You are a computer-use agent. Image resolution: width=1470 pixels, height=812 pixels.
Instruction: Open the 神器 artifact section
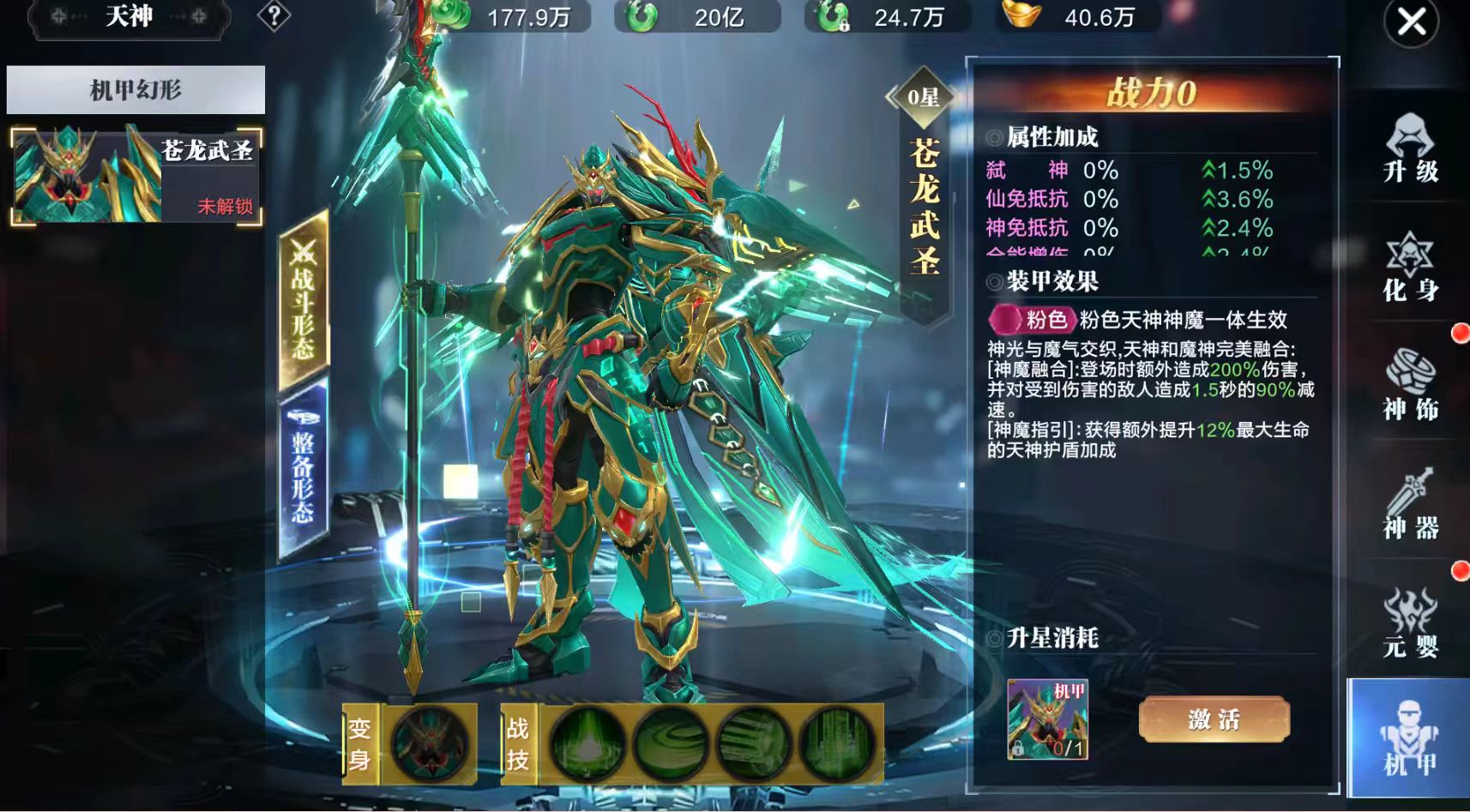[1410, 504]
